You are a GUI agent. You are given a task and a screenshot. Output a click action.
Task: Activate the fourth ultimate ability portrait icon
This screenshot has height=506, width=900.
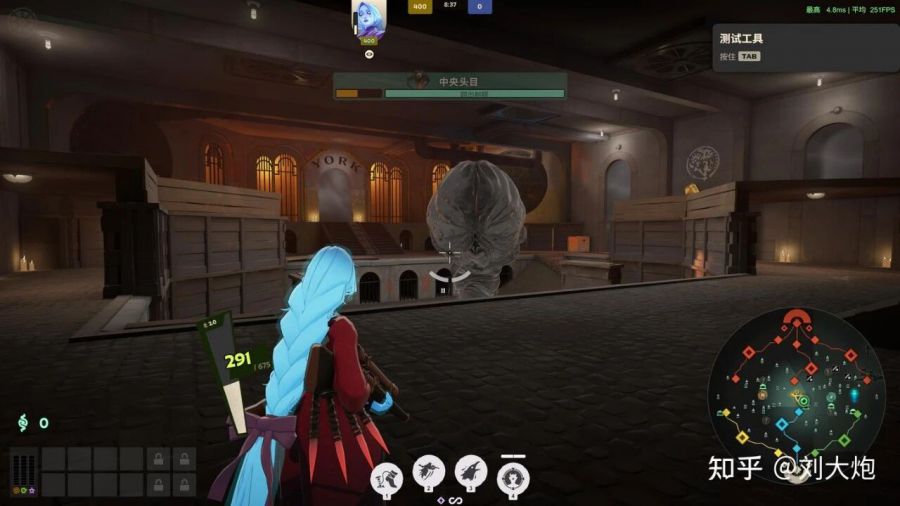(x=513, y=475)
